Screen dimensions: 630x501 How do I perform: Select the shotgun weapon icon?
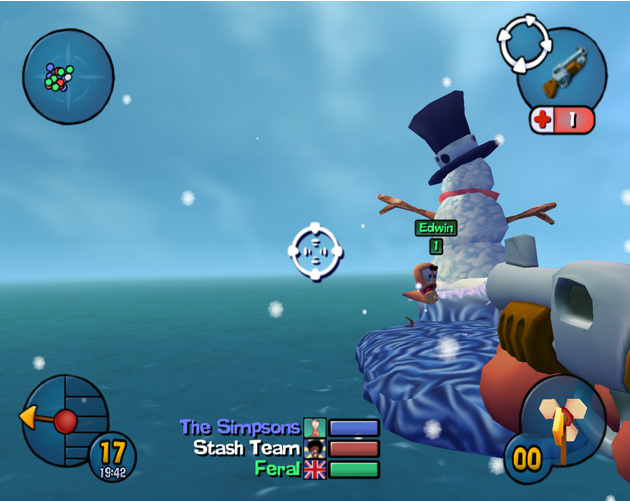(x=564, y=70)
